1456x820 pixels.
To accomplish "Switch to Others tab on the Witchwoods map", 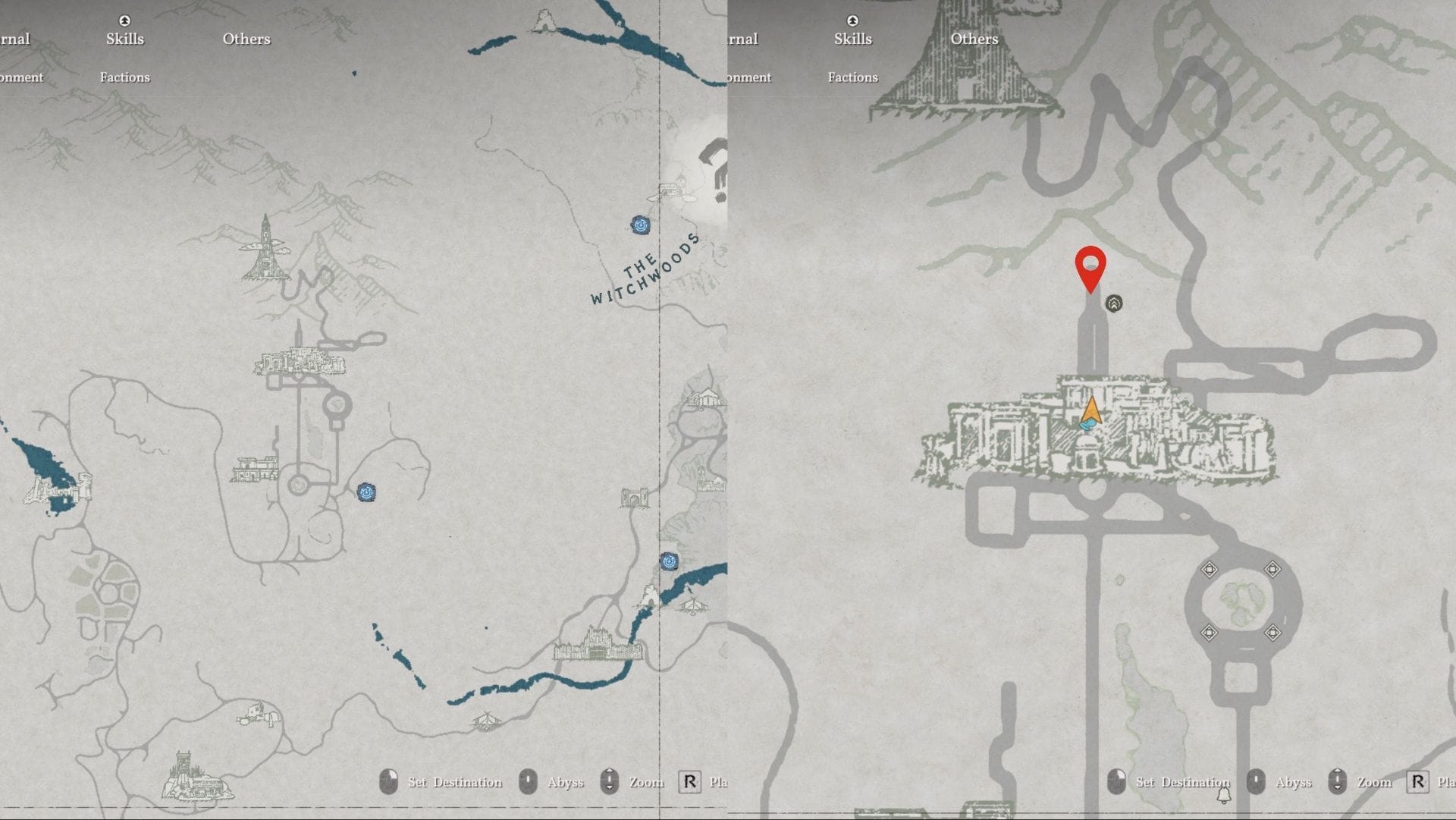I will click(x=246, y=39).
